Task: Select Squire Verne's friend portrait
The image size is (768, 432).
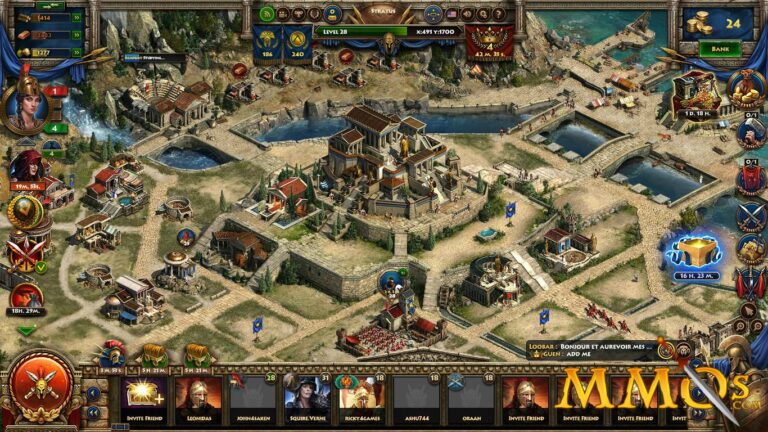Action: tap(308, 396)
